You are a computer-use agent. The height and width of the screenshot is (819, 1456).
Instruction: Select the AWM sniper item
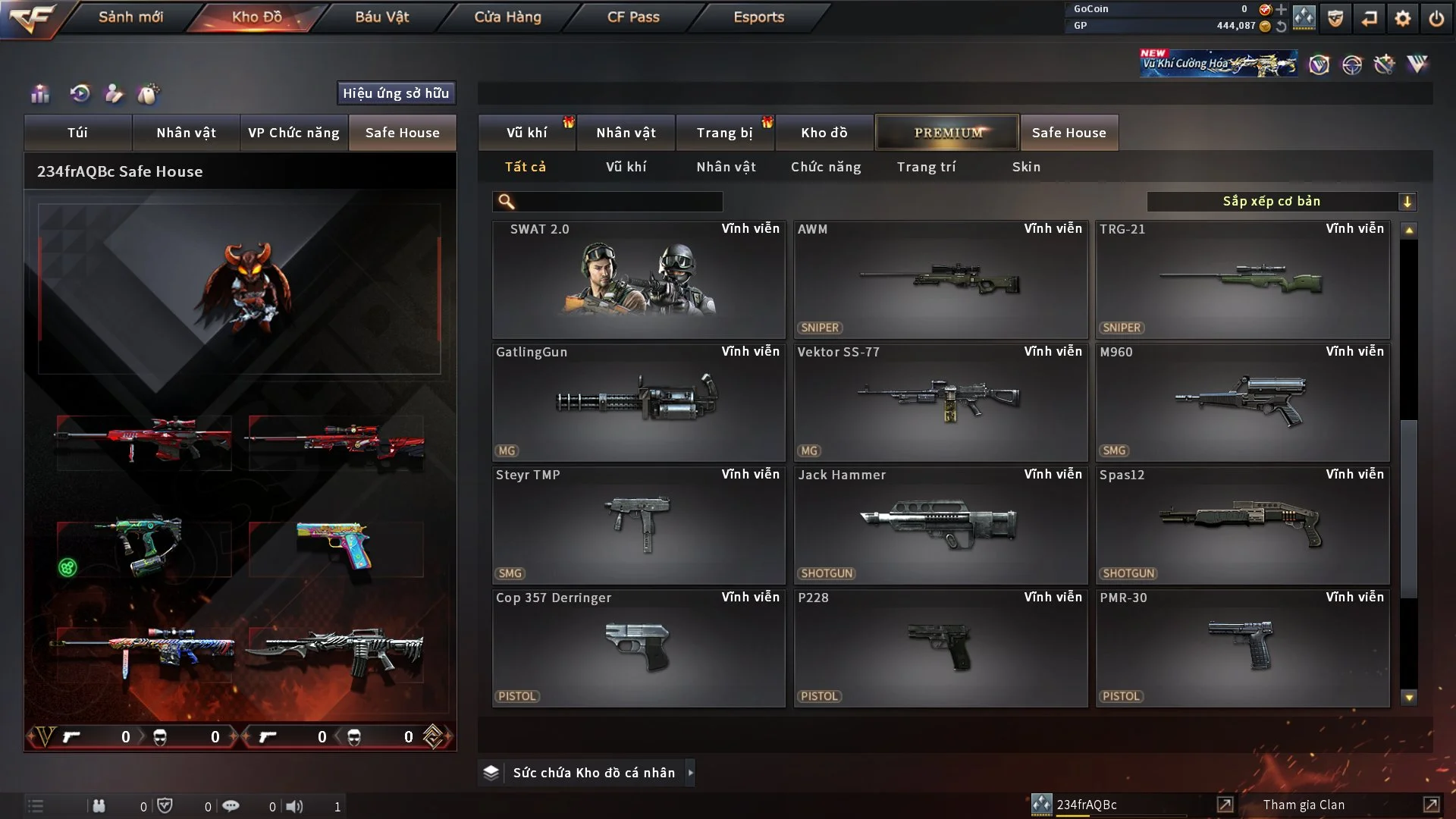point(940,280)
